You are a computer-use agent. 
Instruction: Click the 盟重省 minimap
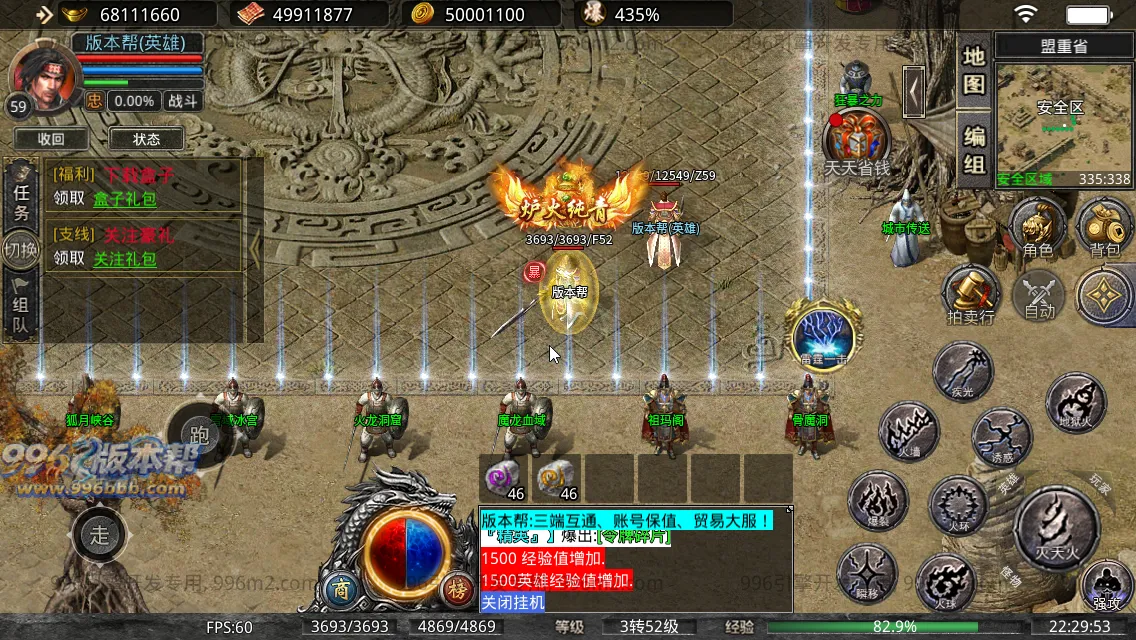click(x=1061, y=120)
